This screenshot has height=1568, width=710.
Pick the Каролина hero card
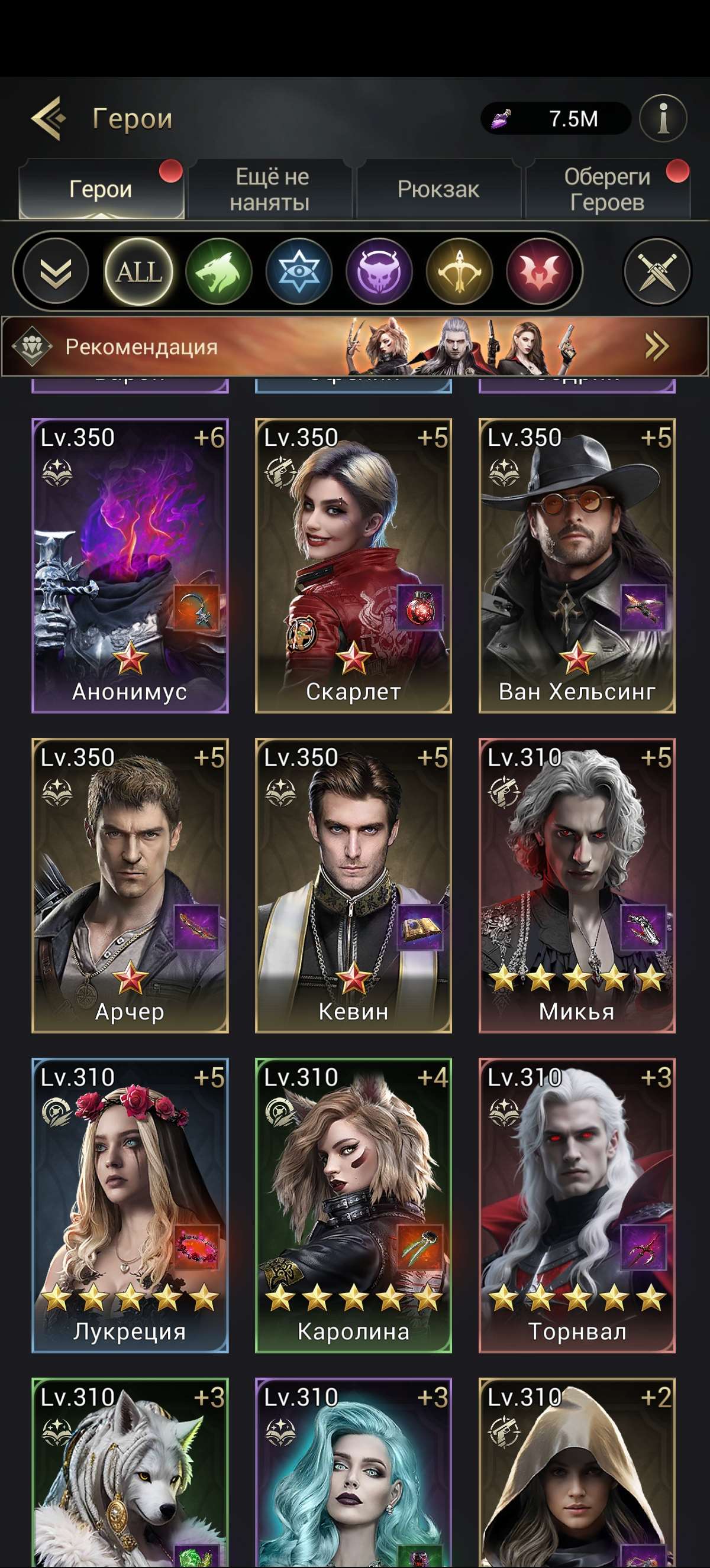353,1205
